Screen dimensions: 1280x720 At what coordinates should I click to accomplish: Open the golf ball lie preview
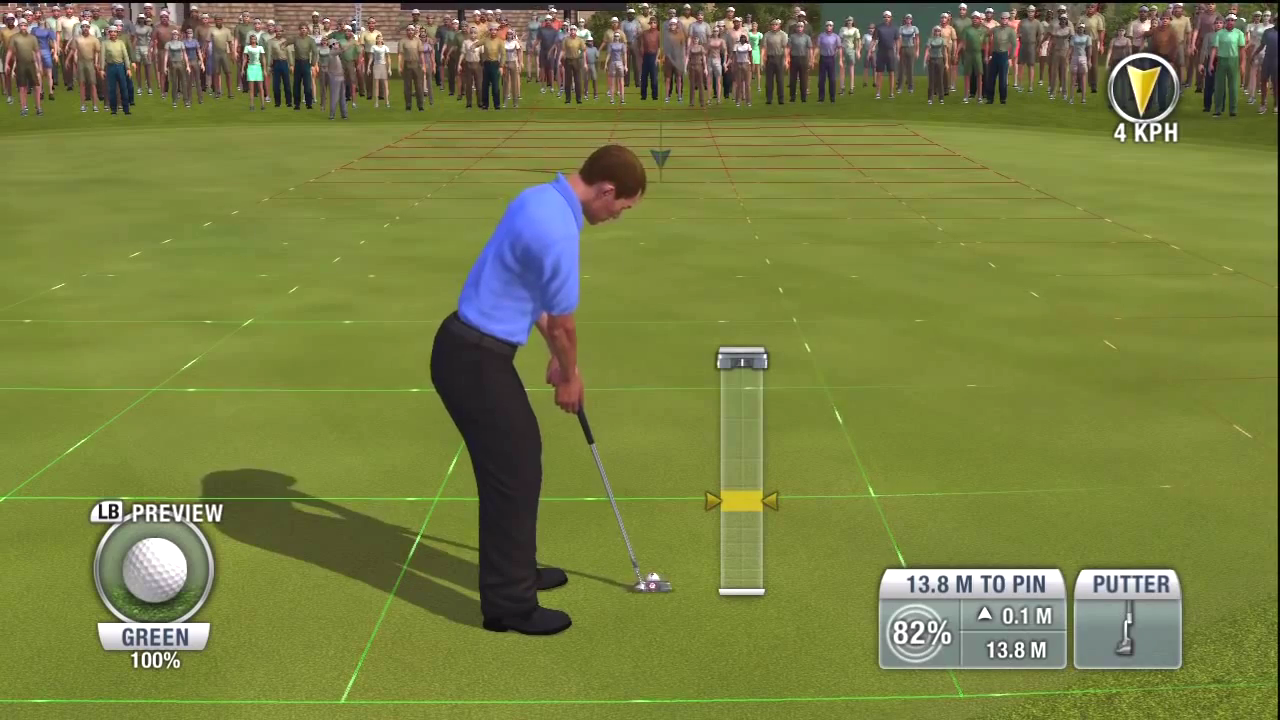point(154,569)
